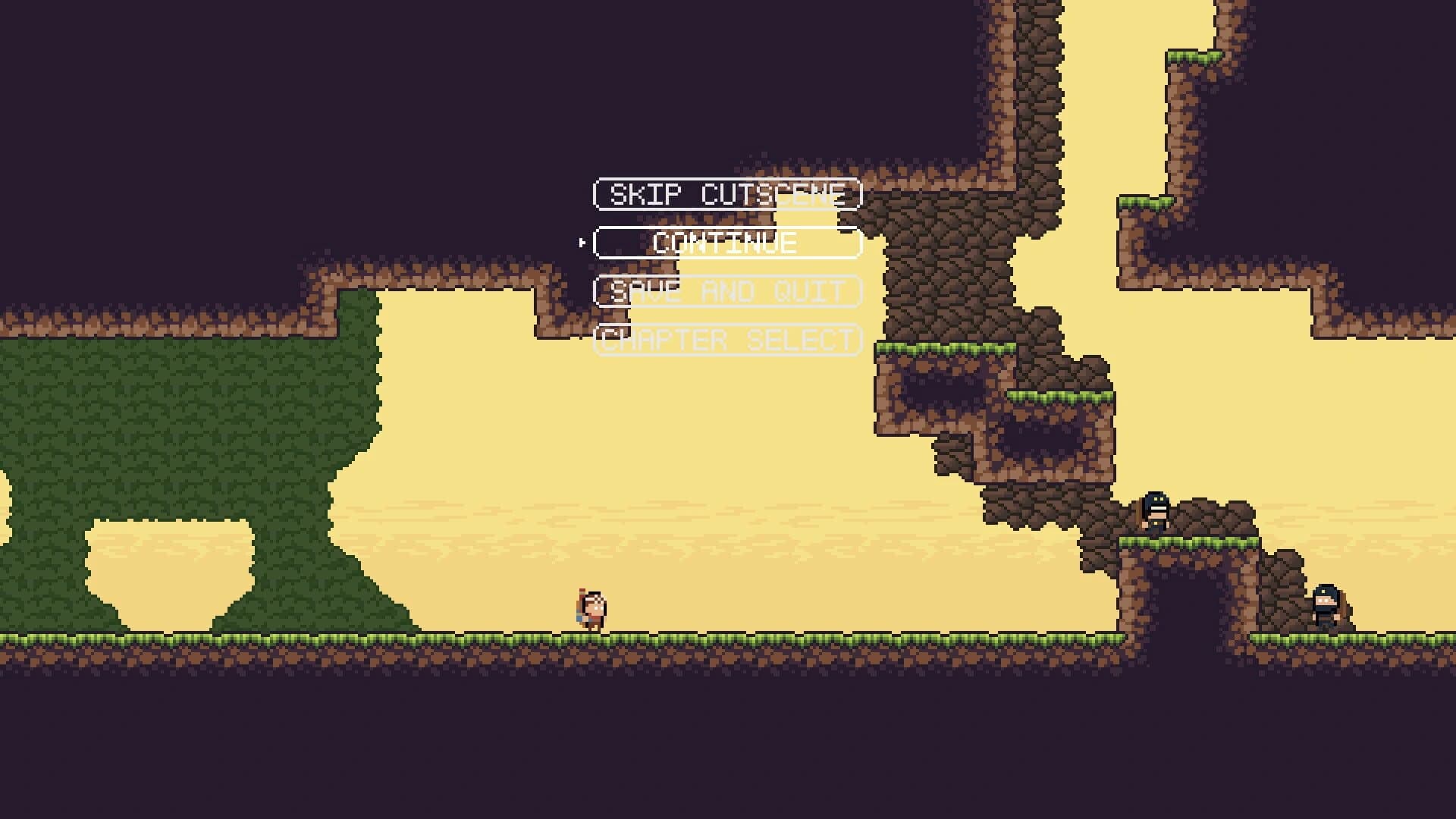The height and width of the screenshot is (819, 1456).
Task: Click the highlighted Continue text label
Action: point(724,244)
